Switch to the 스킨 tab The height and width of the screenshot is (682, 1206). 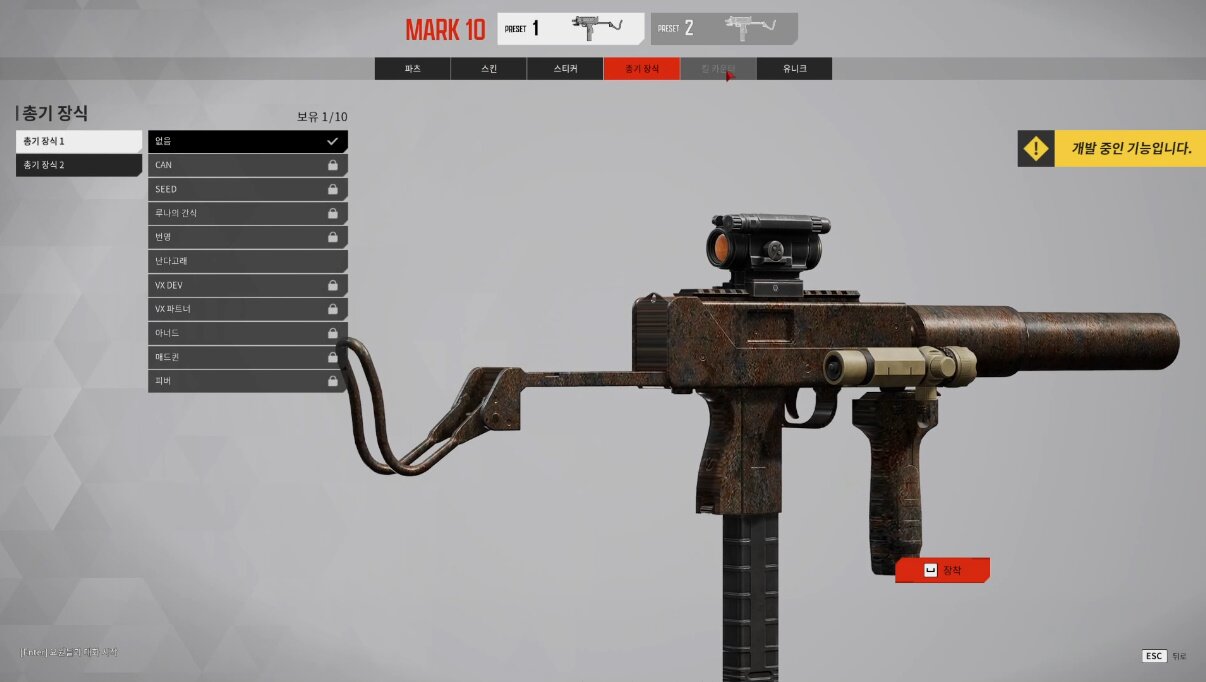tap(488, 69)
